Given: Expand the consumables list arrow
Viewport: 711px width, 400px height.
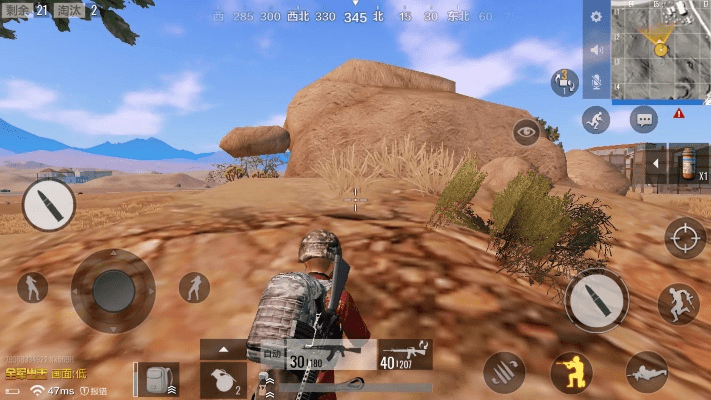Looking at the screenshot, I should pyautogui.click(x=656, y=162).
